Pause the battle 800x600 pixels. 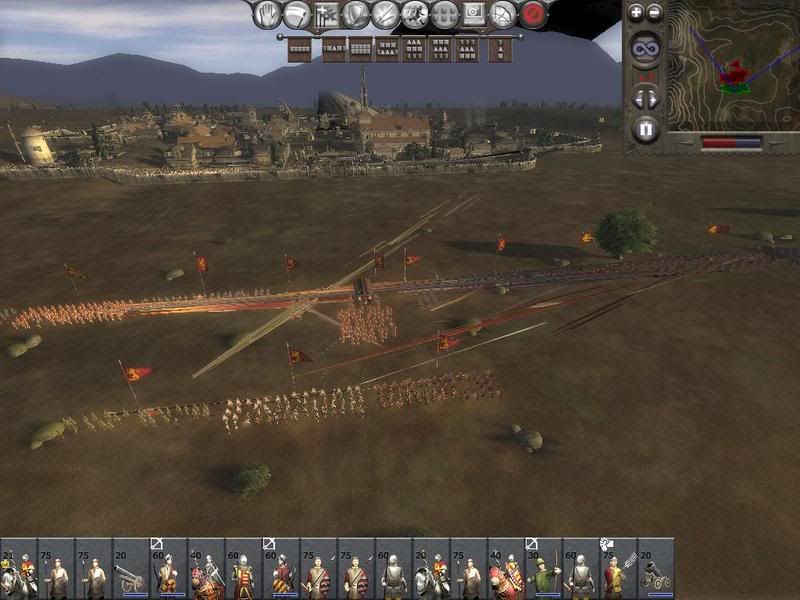tap(645, 129)
